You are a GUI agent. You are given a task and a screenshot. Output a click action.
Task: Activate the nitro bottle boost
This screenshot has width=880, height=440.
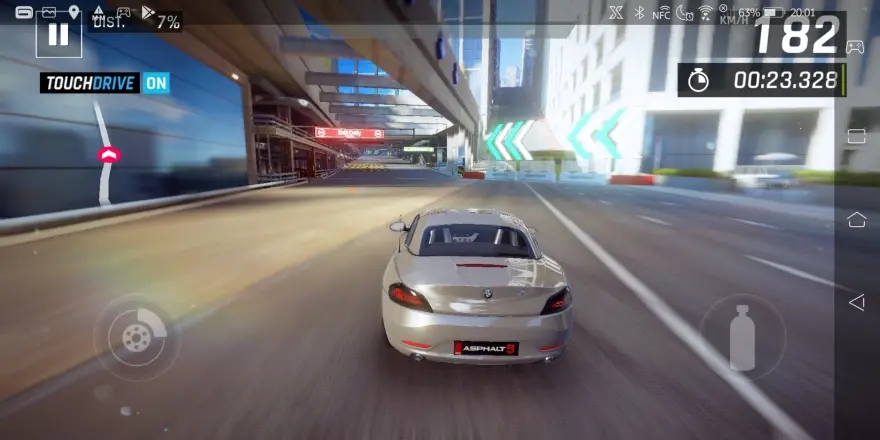[x=742, y=337]
